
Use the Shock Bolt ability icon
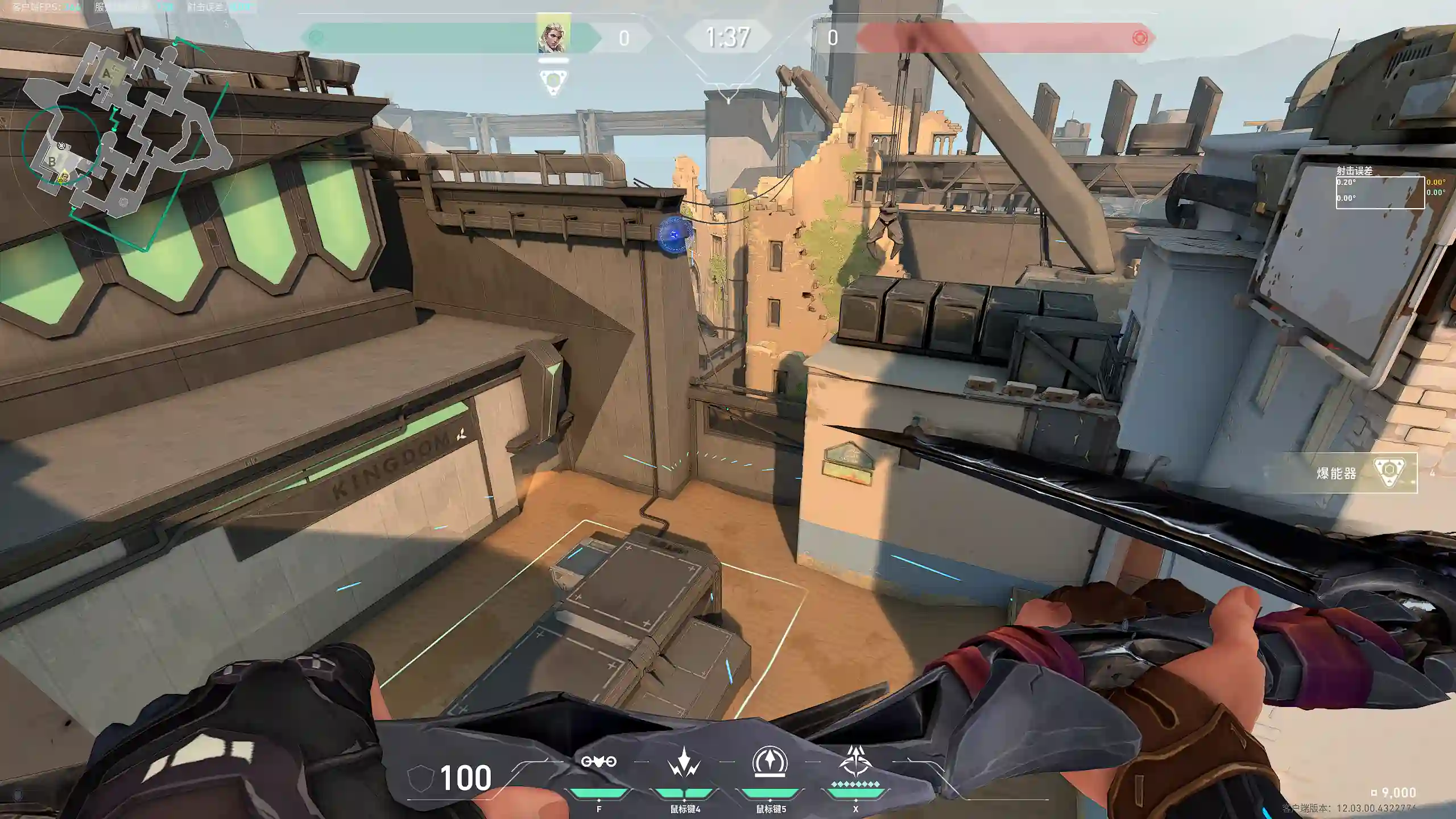click(x=684, y=763)
